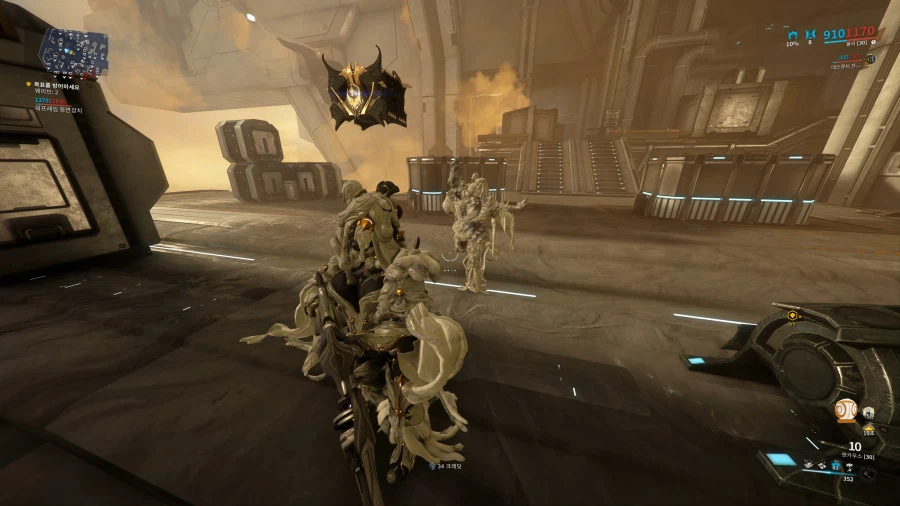Click the large orange round emblem icon

pyautogui.click(x=845, y=411)
